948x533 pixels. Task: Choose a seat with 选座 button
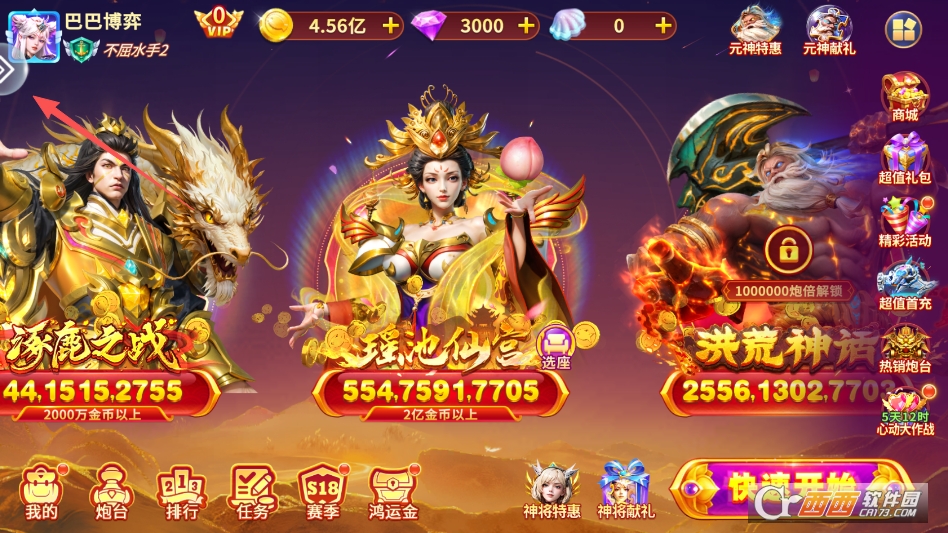pyautogui.click(x=555, y=346)
